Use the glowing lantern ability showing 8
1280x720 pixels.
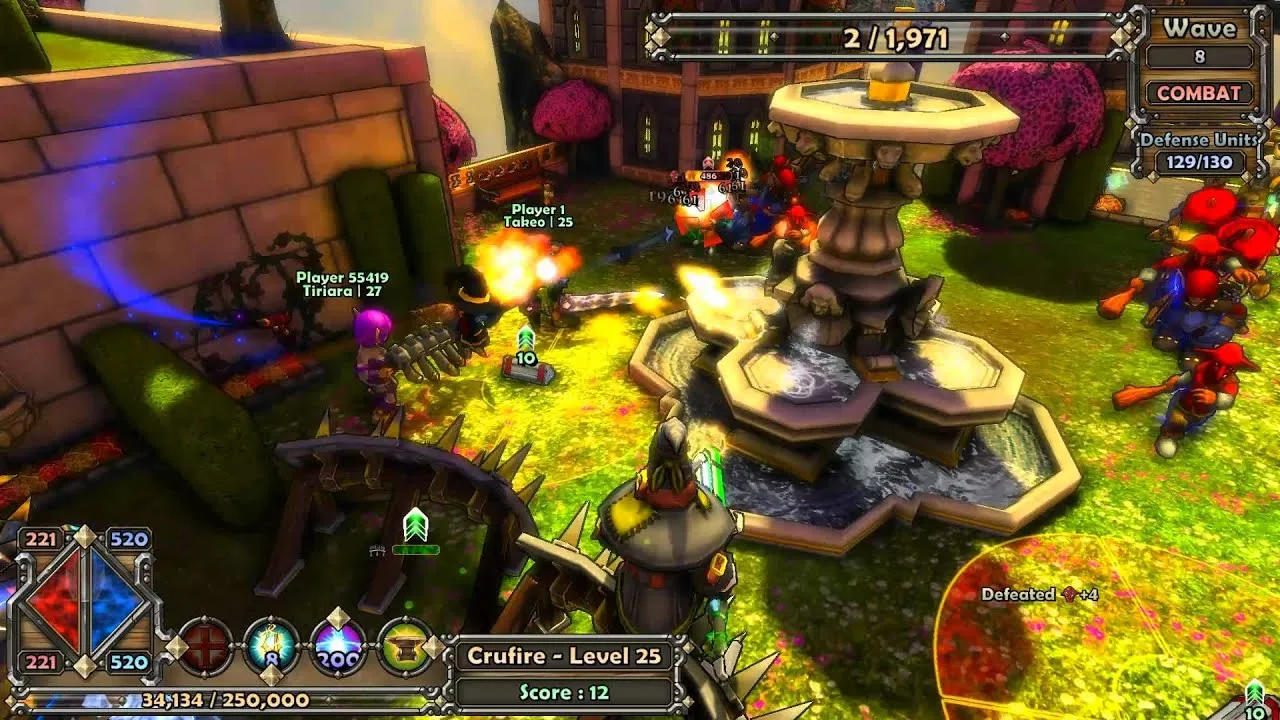272,647
